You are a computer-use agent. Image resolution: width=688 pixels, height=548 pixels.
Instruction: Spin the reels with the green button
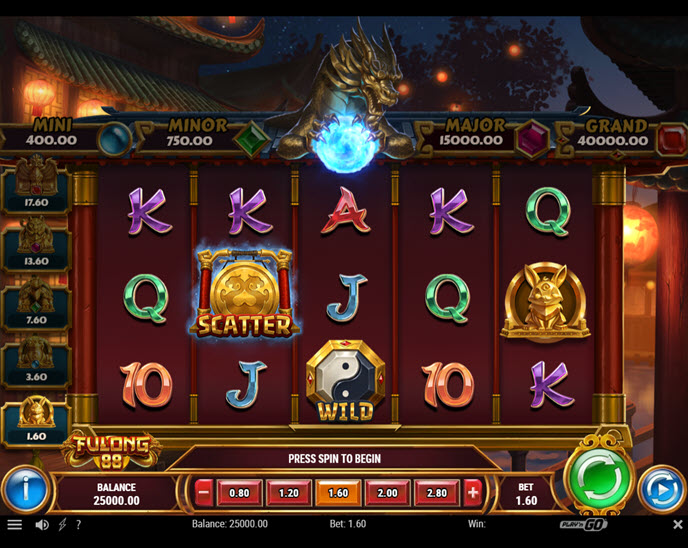coord(597,478)
